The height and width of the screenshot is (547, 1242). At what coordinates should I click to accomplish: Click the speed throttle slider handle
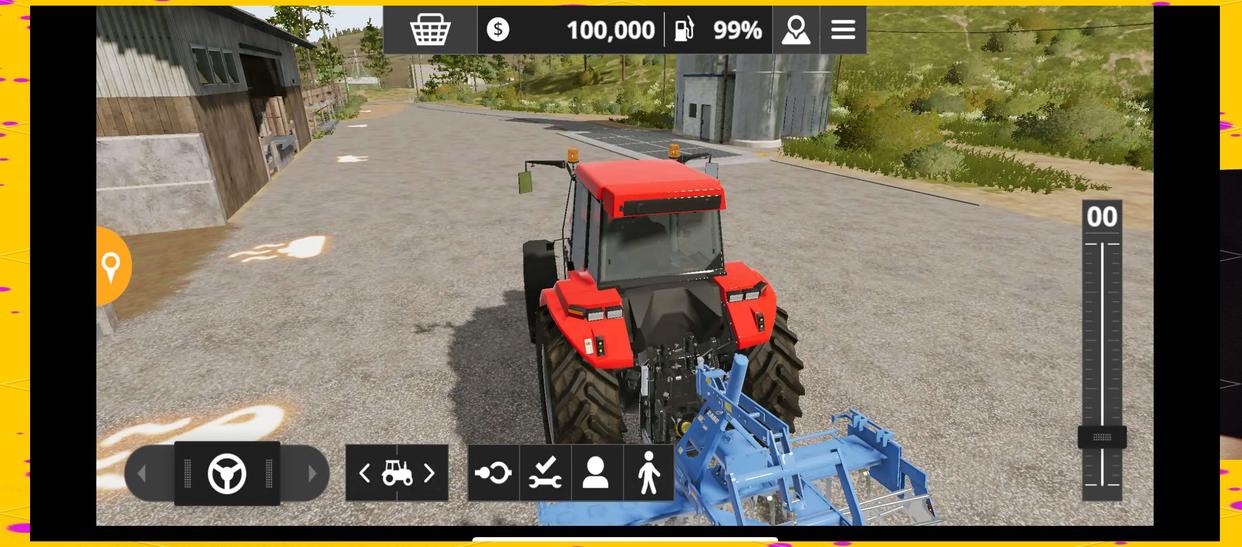coord(1102,437)
